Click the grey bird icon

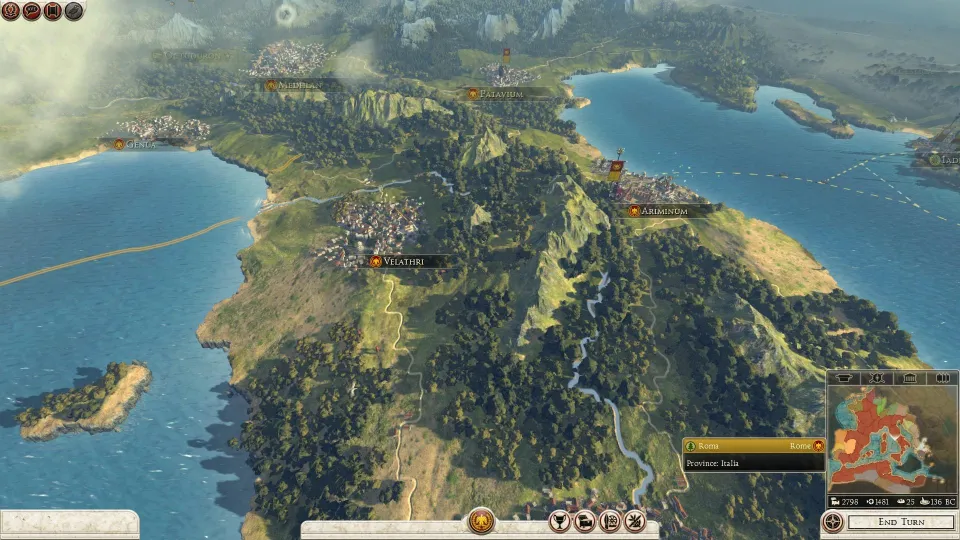coord(74,11)
